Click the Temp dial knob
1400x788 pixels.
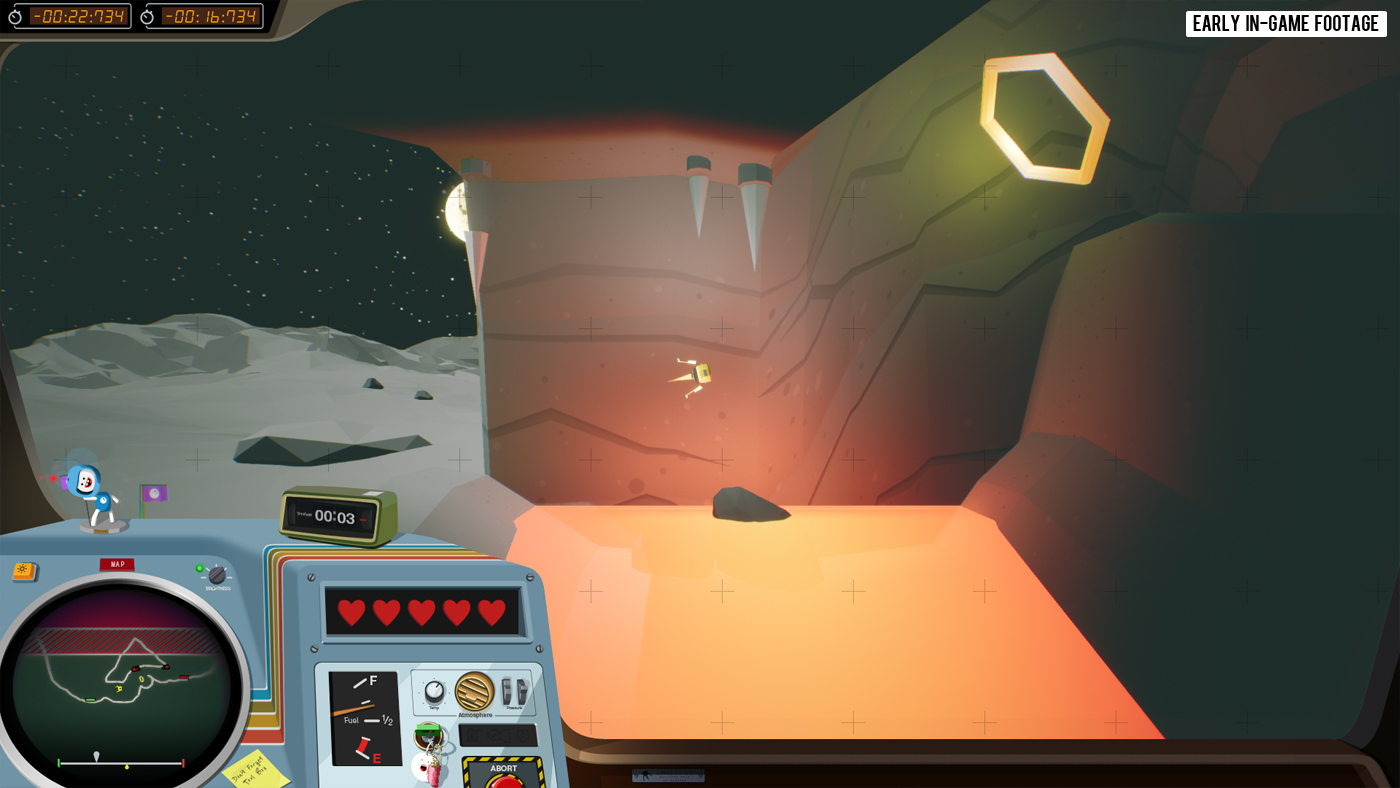pos(434,692)
